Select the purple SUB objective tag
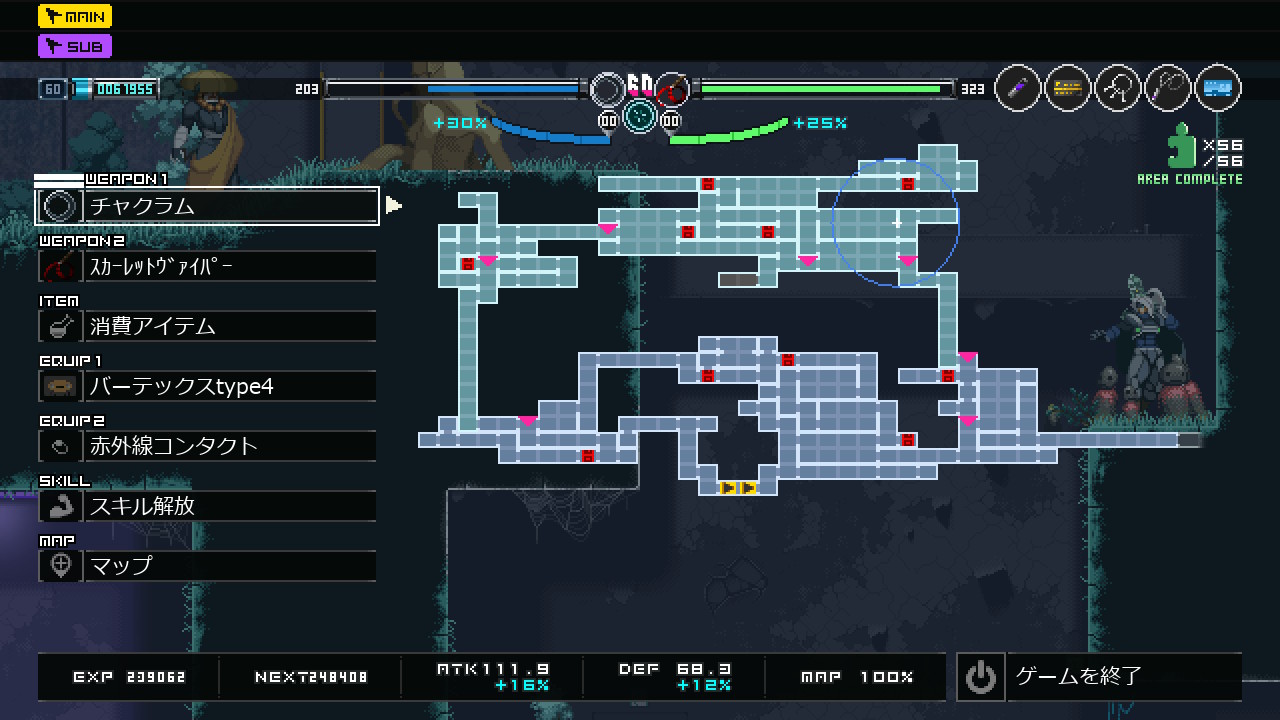Image resolution: width=1280 pixels, height=720 pixels. pyautogui.click(x=75, y=46)
